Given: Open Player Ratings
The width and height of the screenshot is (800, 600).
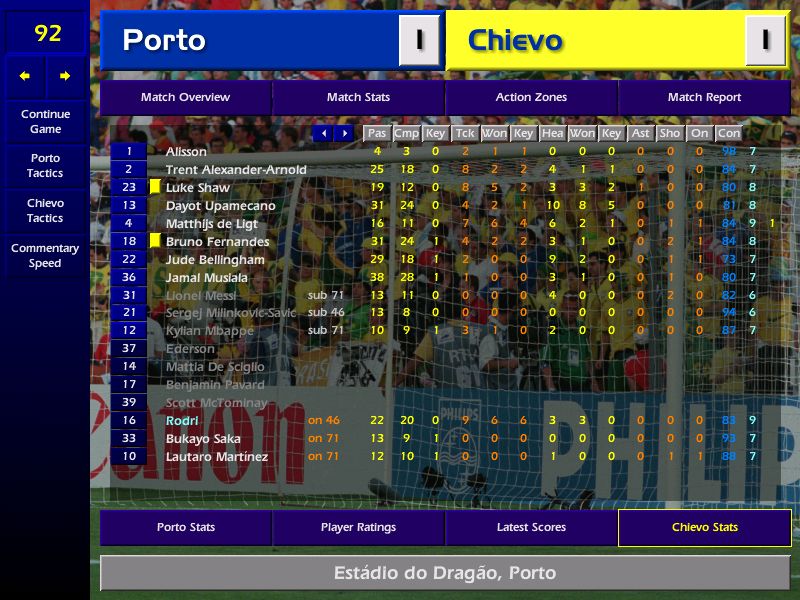Looking at the screenshot, I should coord(358,527).
